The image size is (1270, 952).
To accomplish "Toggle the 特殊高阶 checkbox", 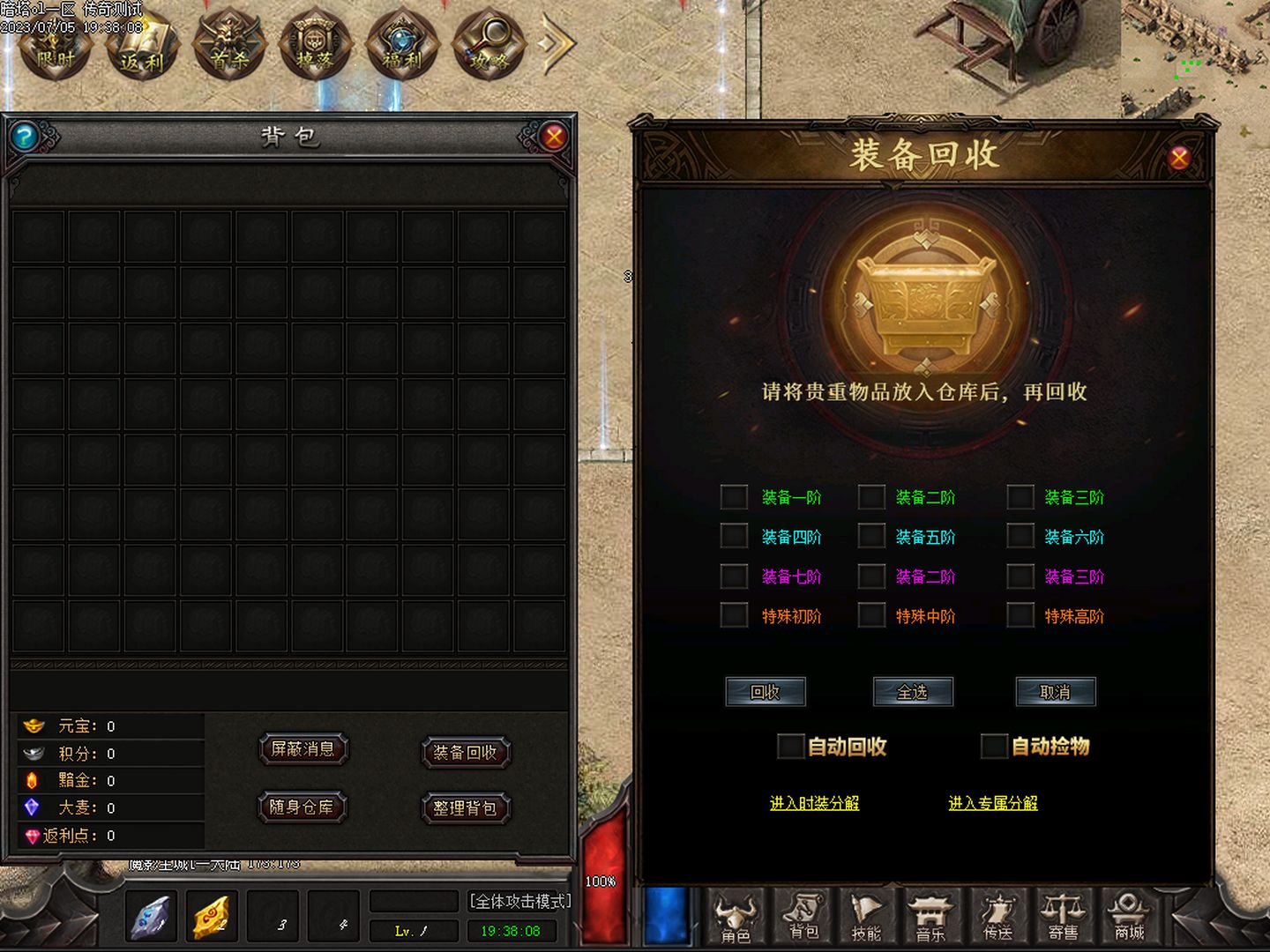I will pos(1020,615).
